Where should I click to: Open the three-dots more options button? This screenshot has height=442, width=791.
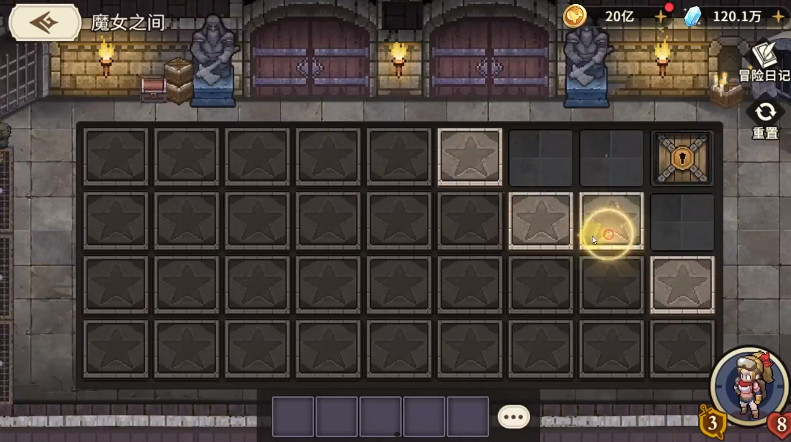coord(513,416)
